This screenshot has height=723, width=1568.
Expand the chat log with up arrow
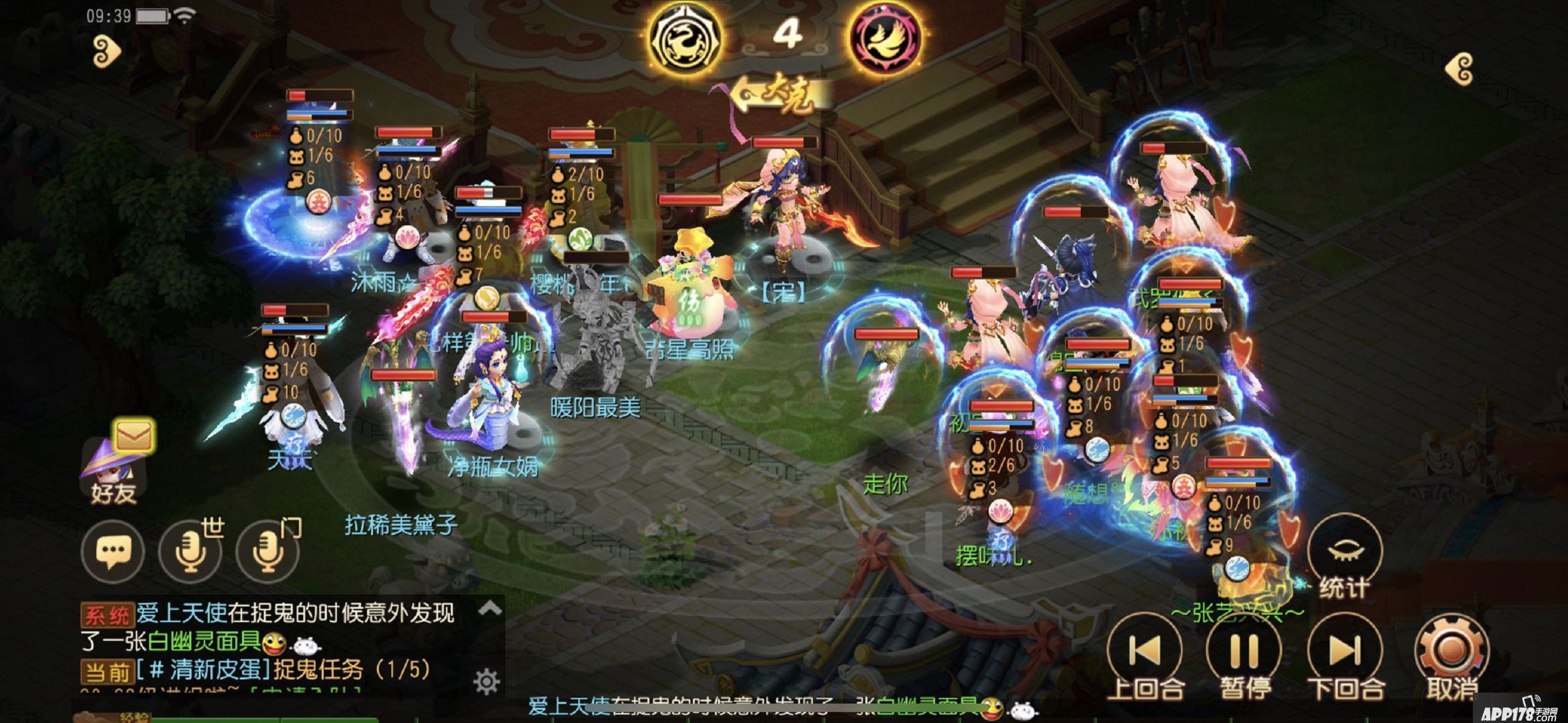point(490,608)
